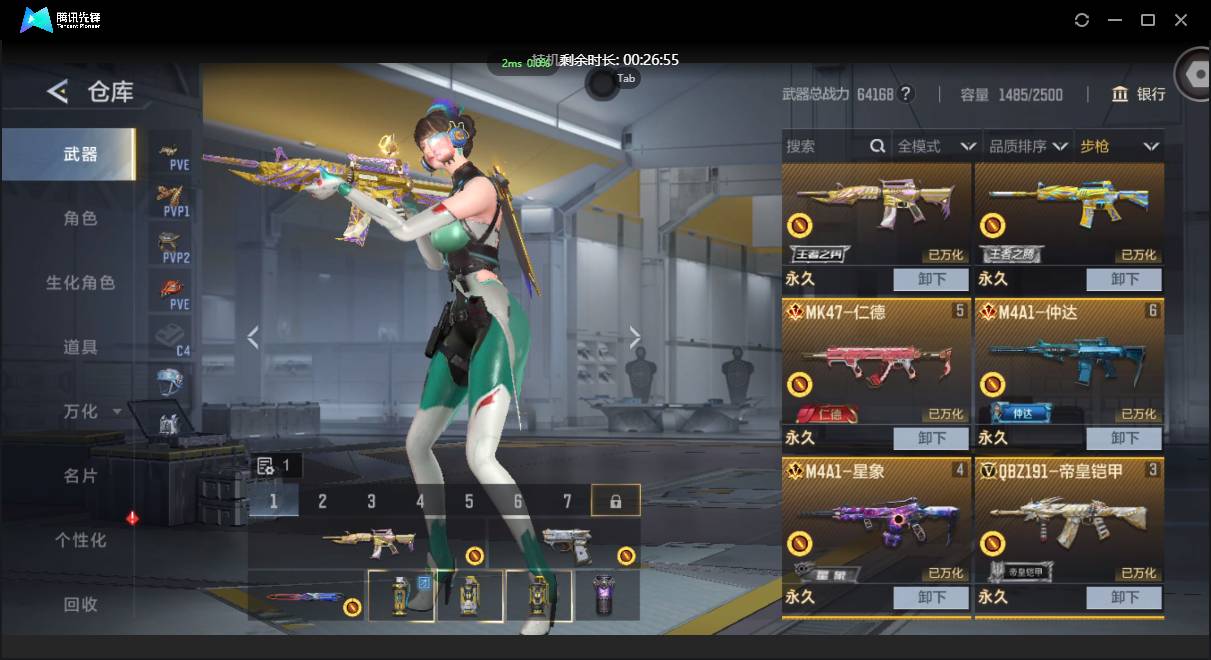Switch to loadout slot 3

click(x=371, y=501)
